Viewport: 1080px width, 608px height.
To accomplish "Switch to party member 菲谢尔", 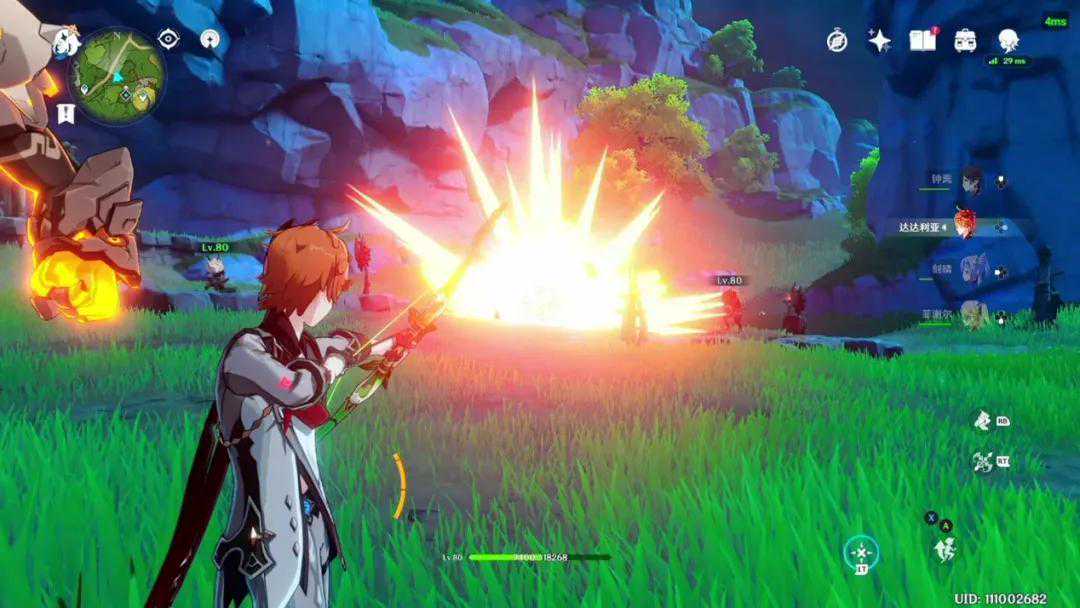I will coord(971,316).
